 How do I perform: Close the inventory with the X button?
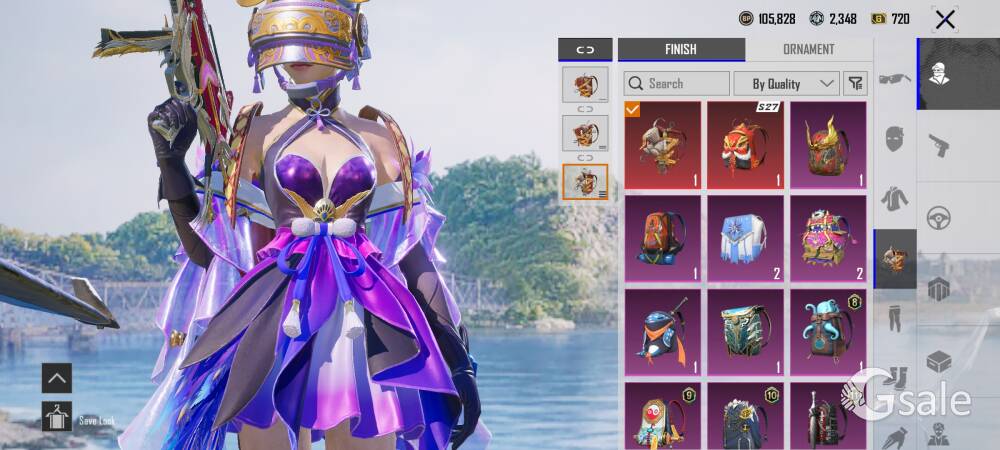[944, 19]
